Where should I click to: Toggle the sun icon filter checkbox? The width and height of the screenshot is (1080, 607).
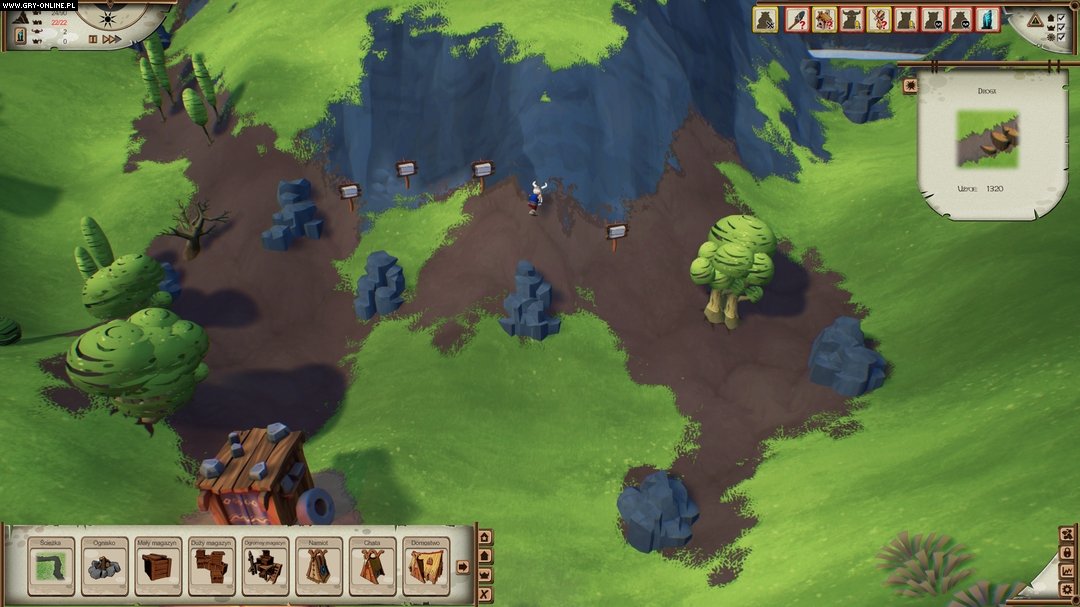click(x=1060, y=37)
